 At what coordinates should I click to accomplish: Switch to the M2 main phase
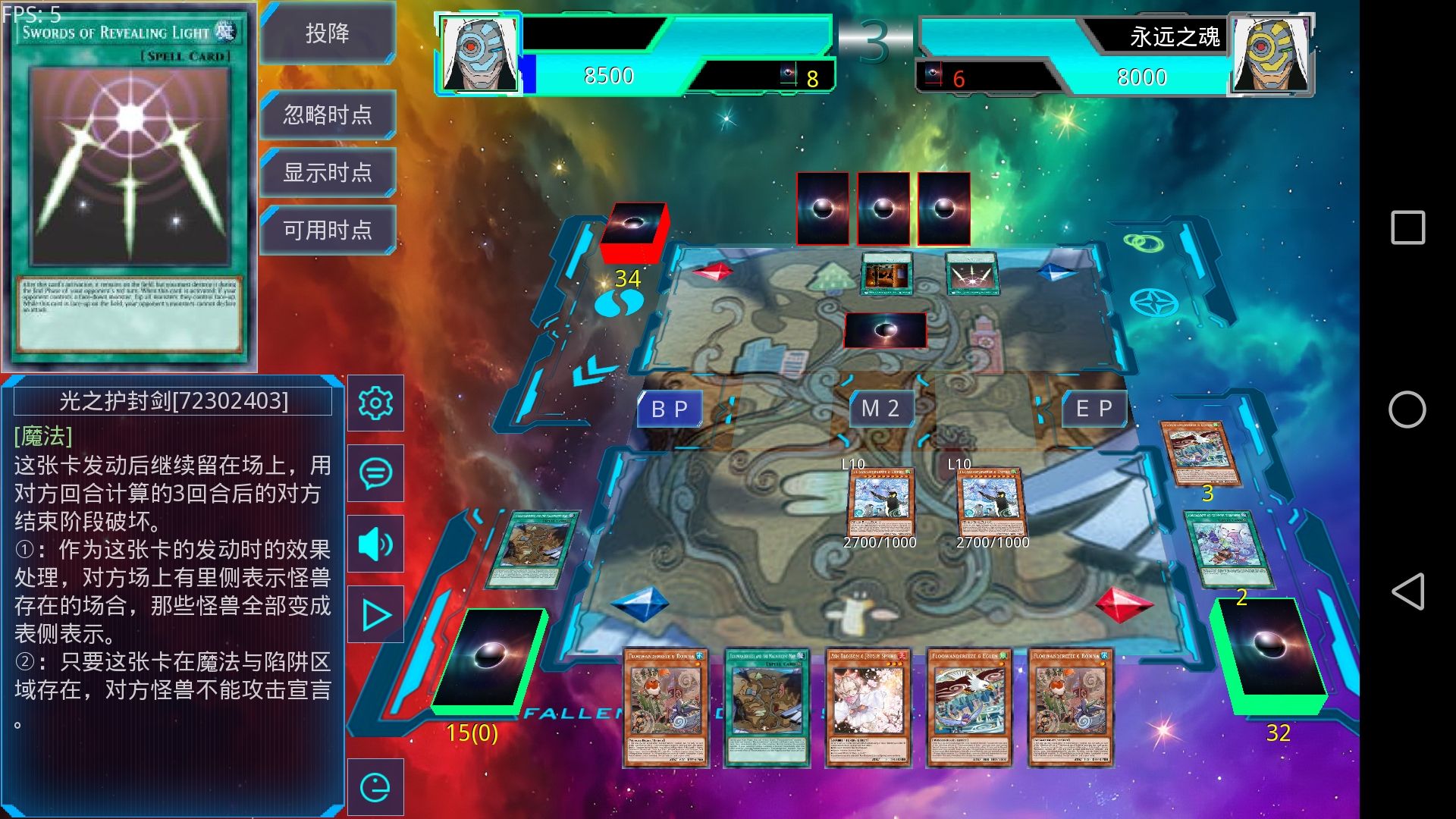(x=880, y=409)
